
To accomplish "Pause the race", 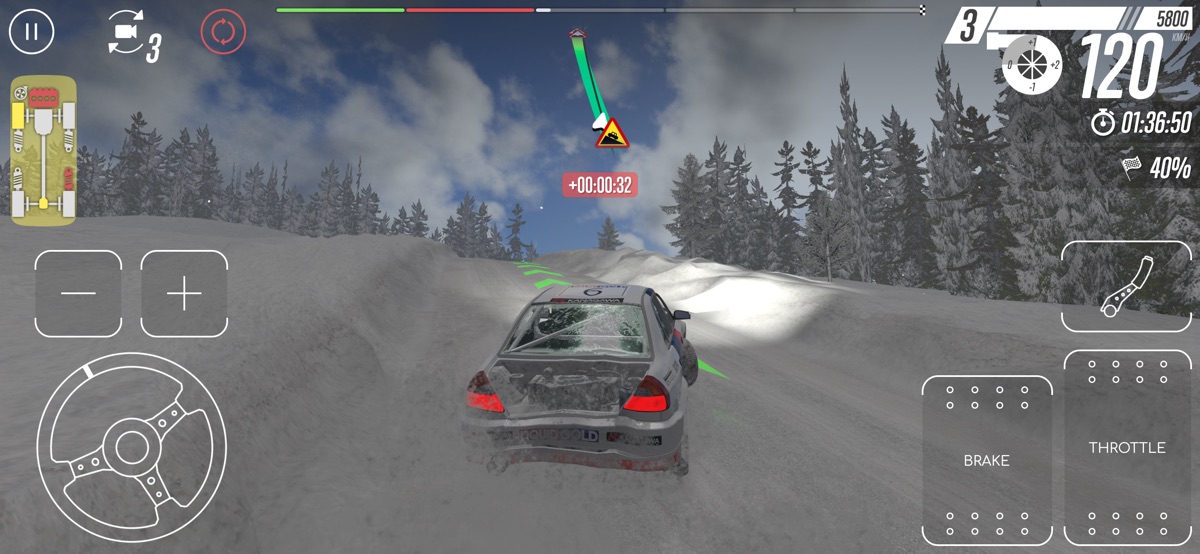I will pos(32,31).
